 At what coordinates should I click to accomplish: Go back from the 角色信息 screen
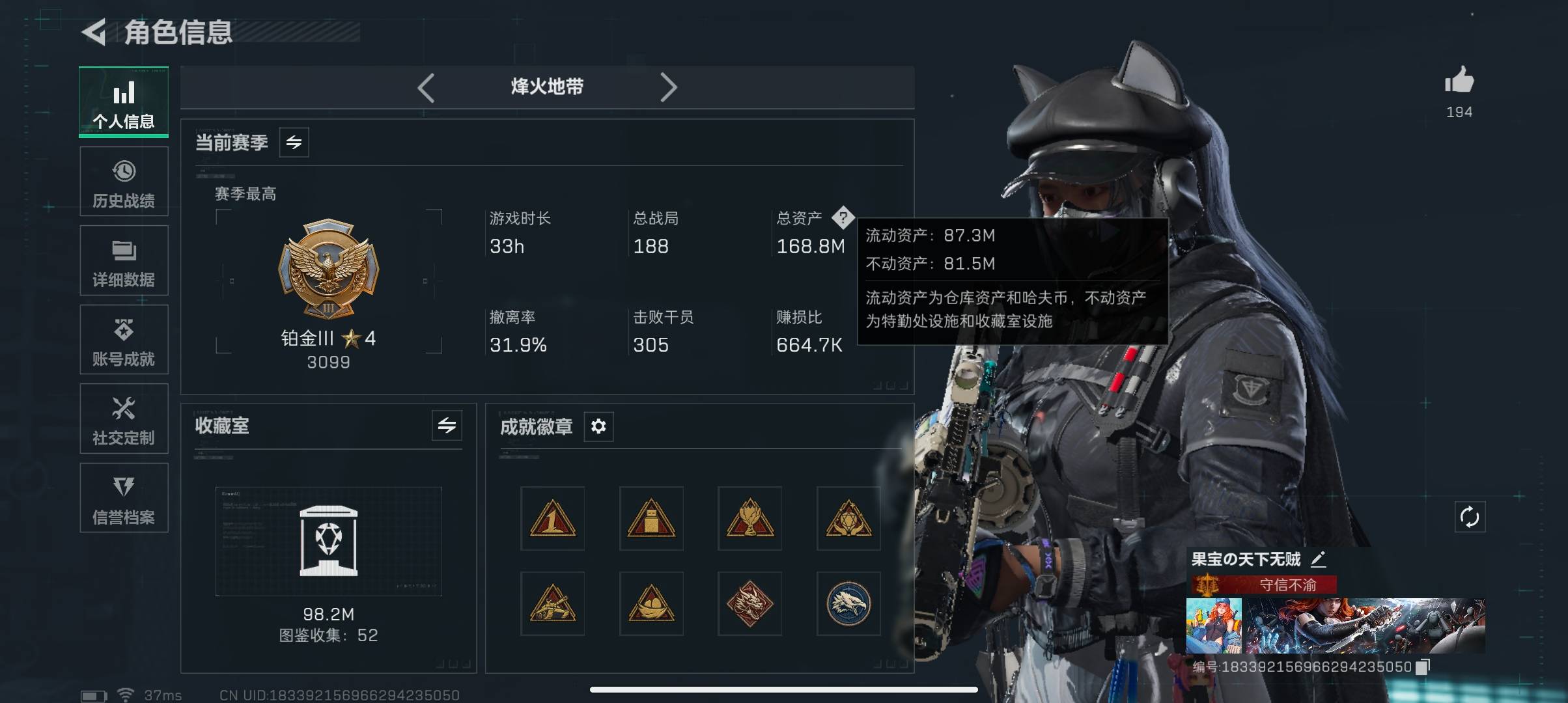click(95, 32)
